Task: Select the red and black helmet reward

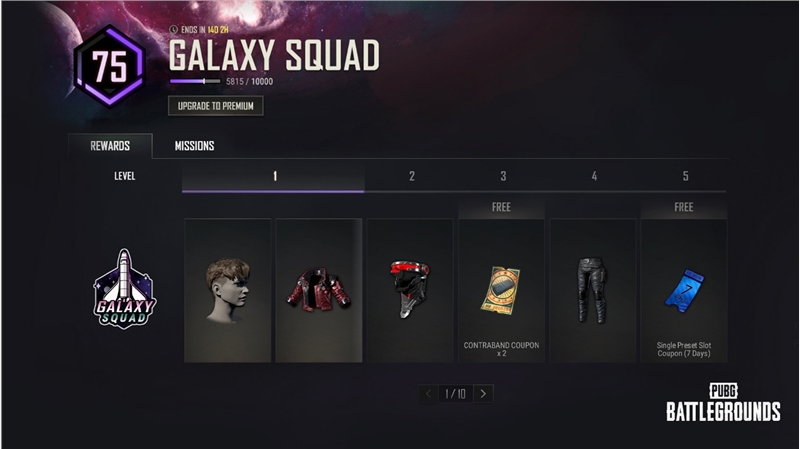Action: tap(410, 290)
